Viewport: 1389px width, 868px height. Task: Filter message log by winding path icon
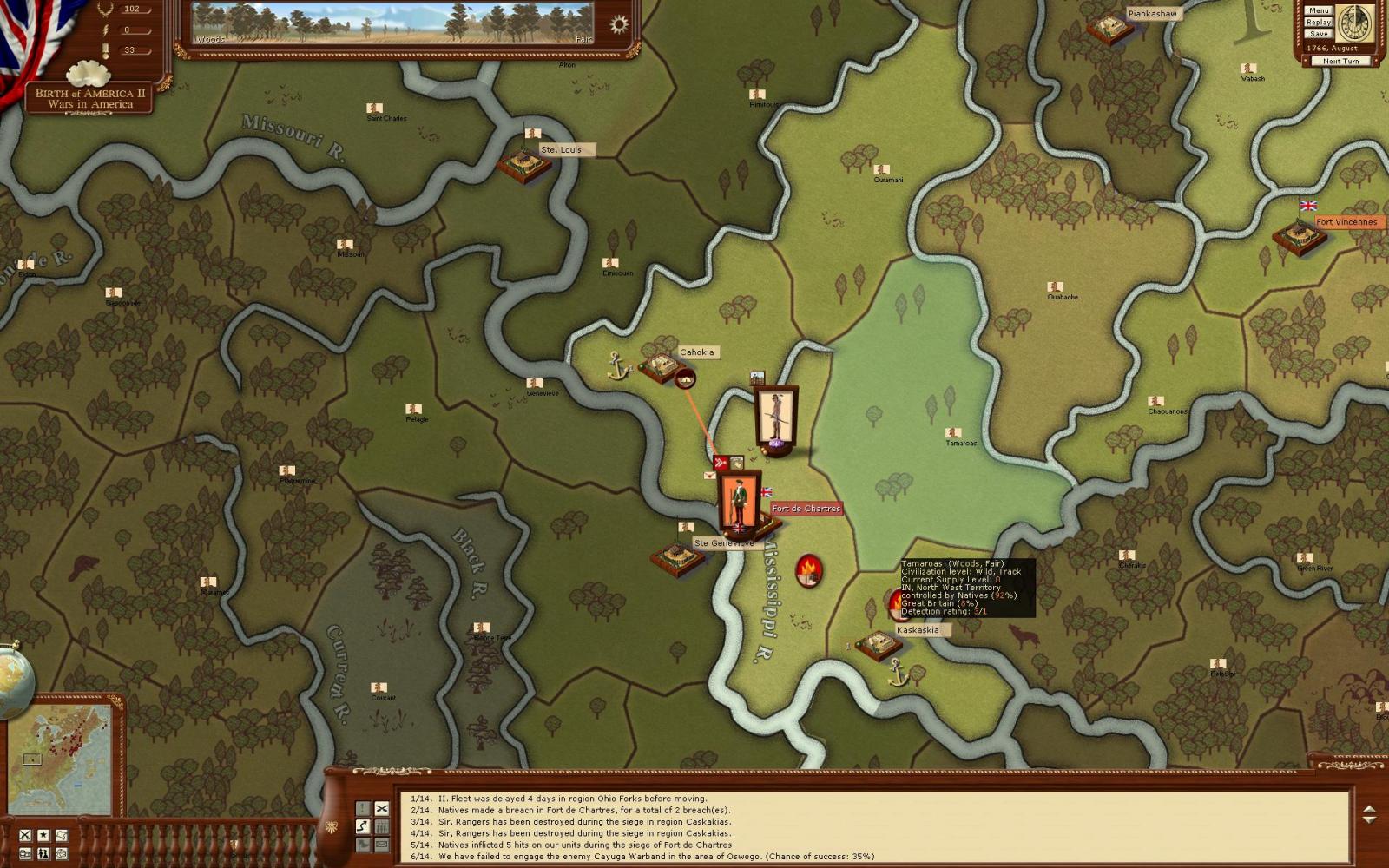363,825
